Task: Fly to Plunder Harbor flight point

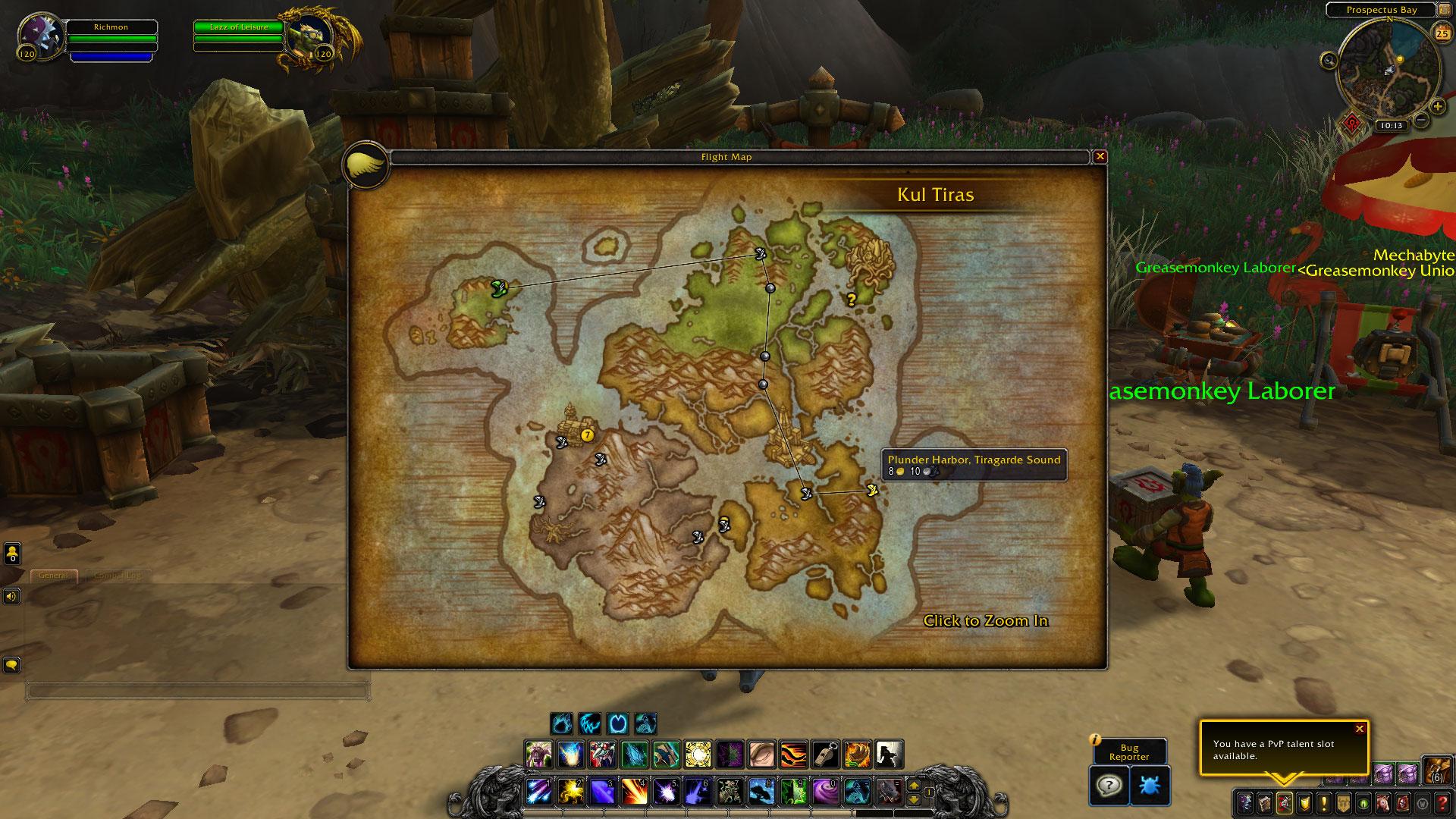Action: [x=872, y=491]
